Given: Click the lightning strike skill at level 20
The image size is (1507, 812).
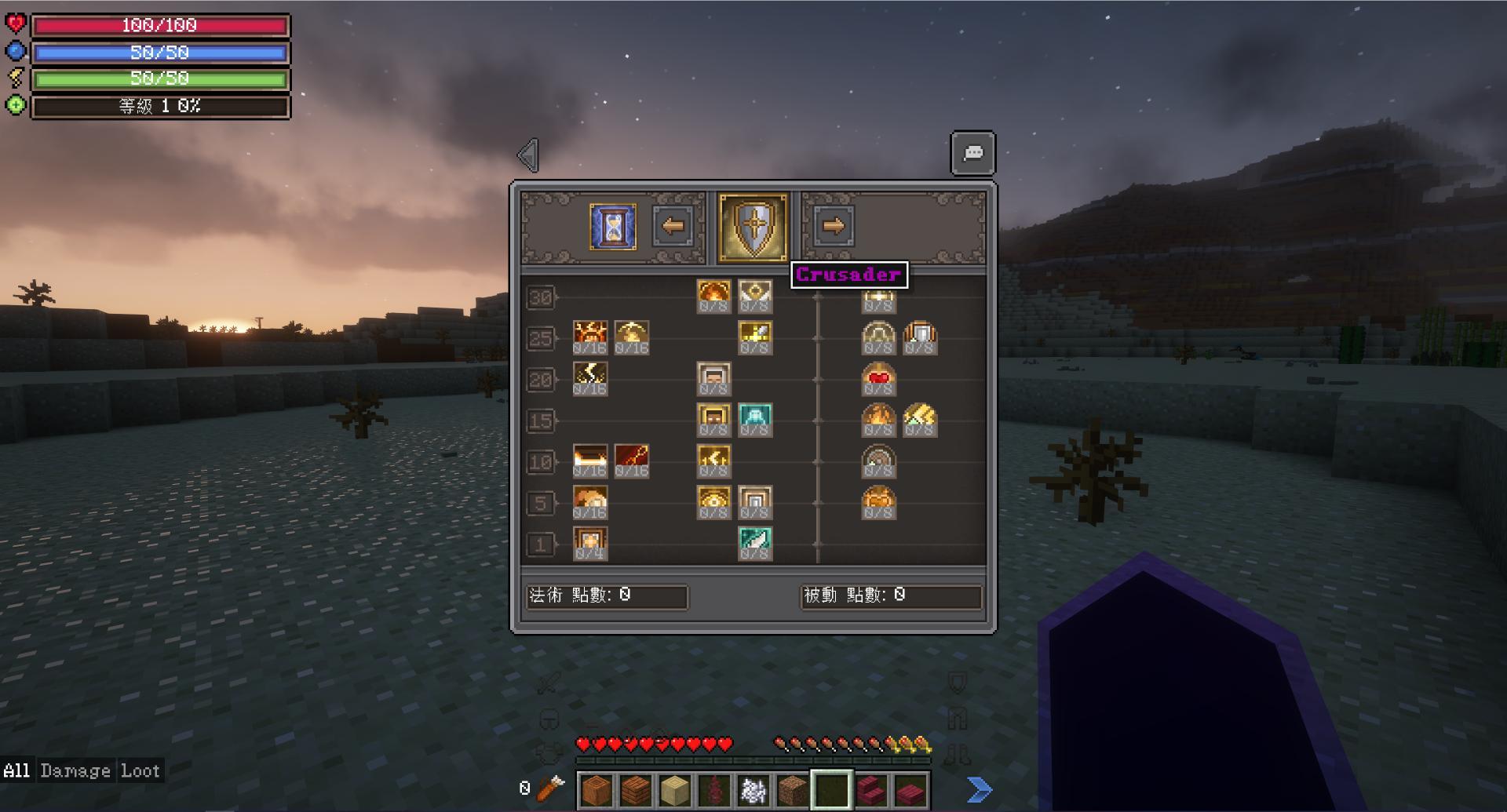Looking at the screenshot, I should [590, 377].
